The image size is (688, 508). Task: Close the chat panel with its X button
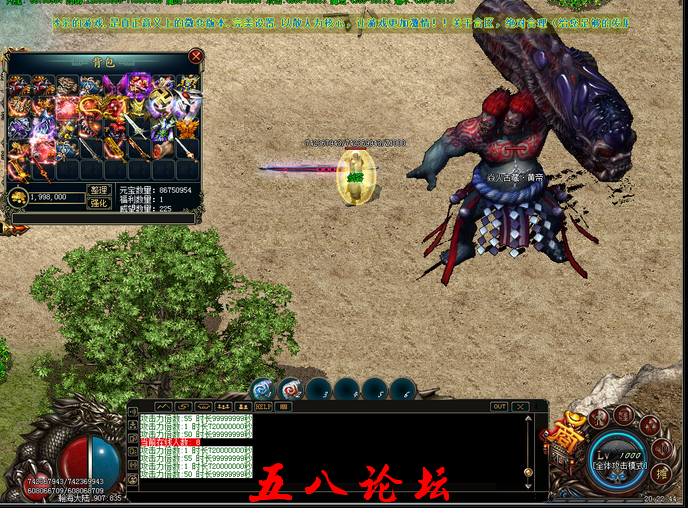click(521, 407)
